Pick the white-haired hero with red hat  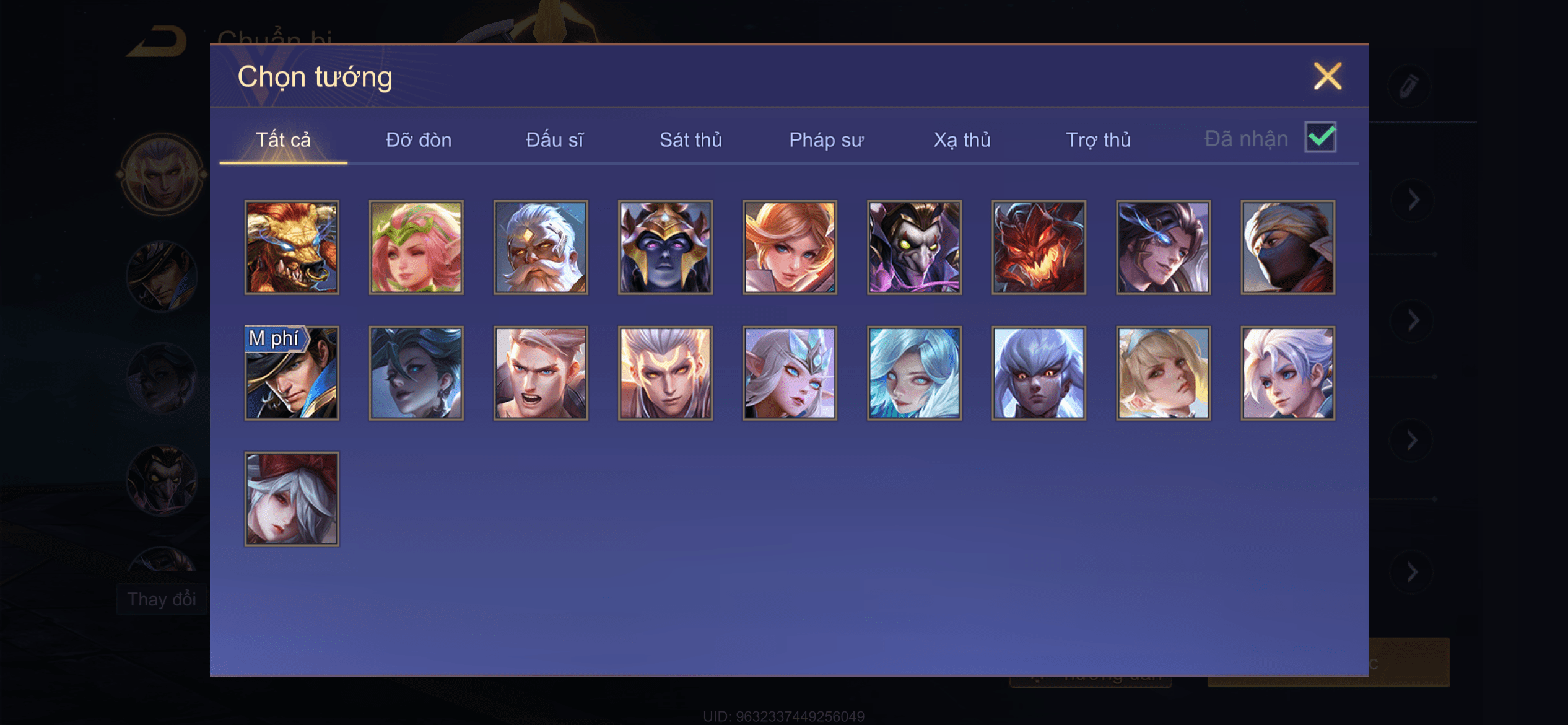(292, 499)
